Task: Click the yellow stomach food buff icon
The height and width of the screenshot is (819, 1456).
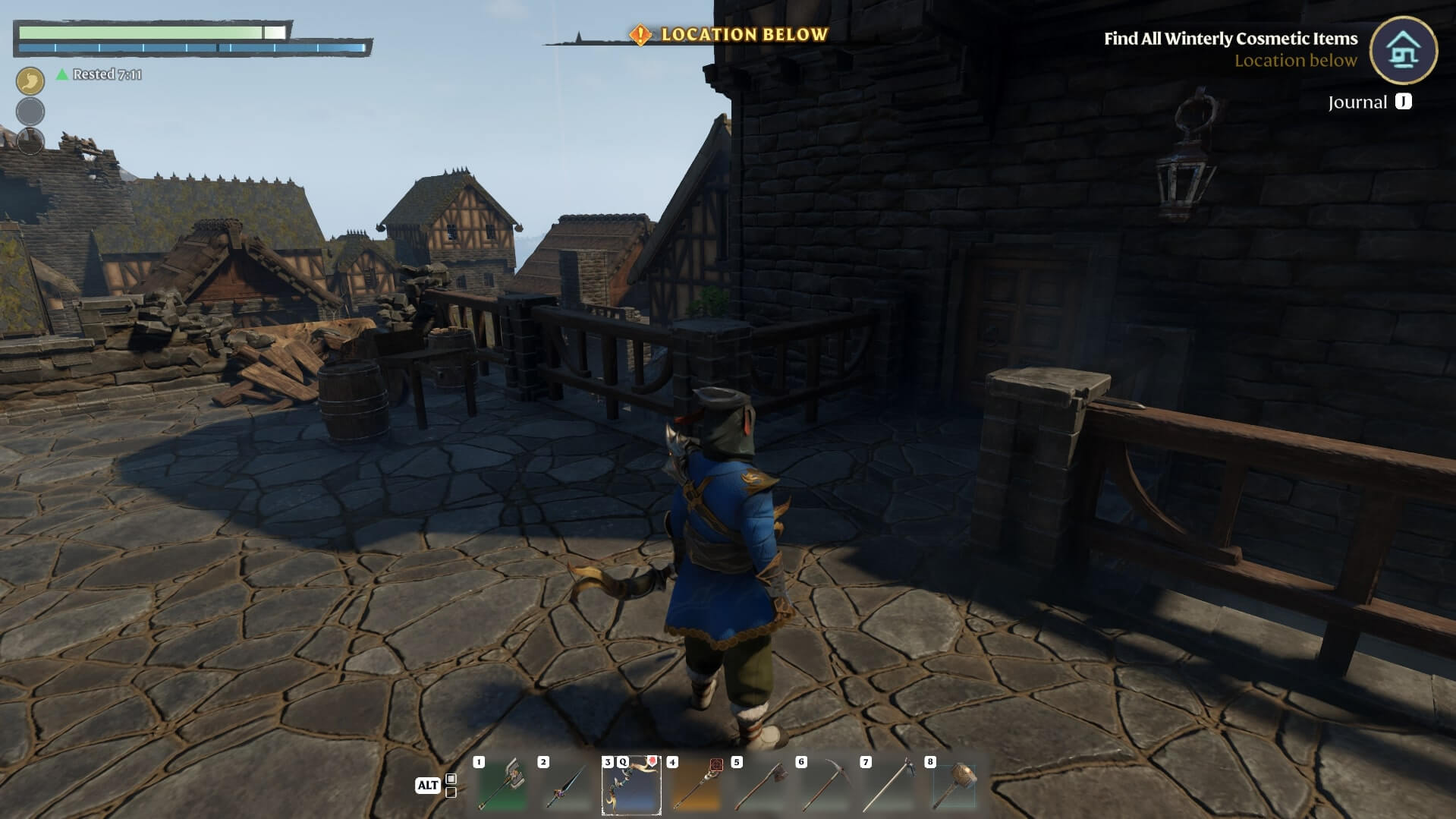Action: [x=30, y=80]
